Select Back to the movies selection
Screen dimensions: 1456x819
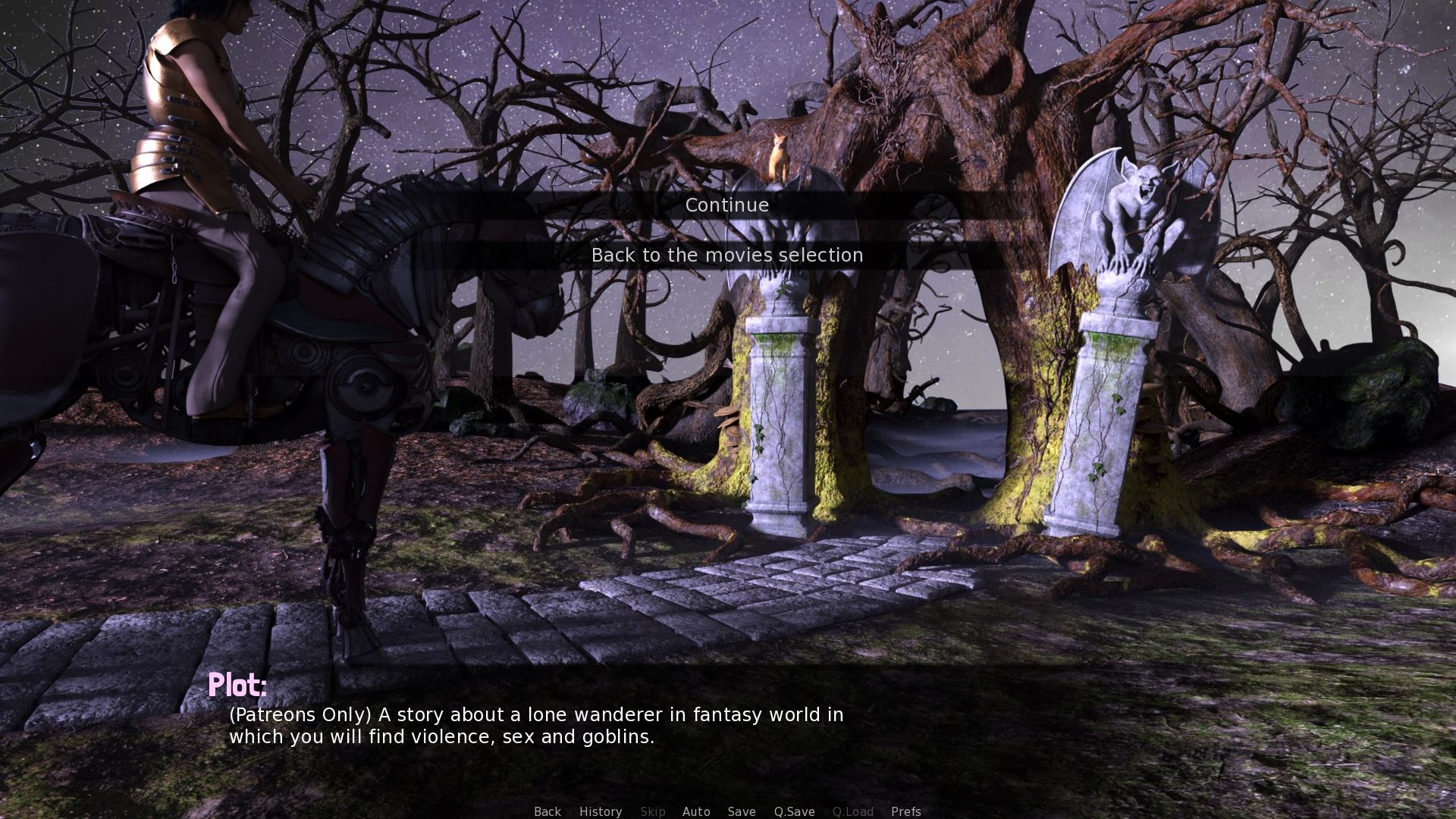pos(726,256)
